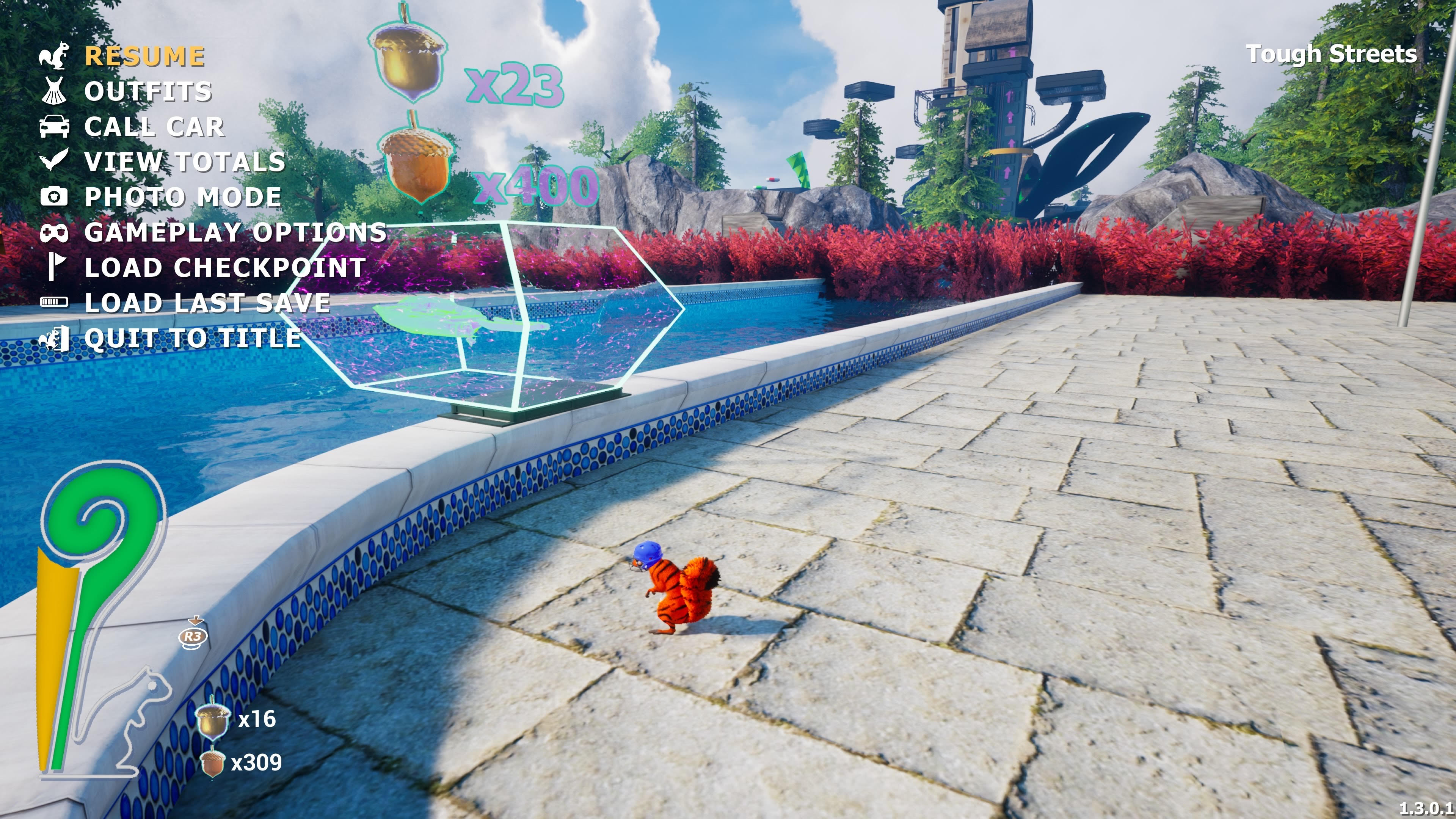Enter Photo Mode
The image size is (1456, 819).
pyautogui.click(x=182, y=197)
